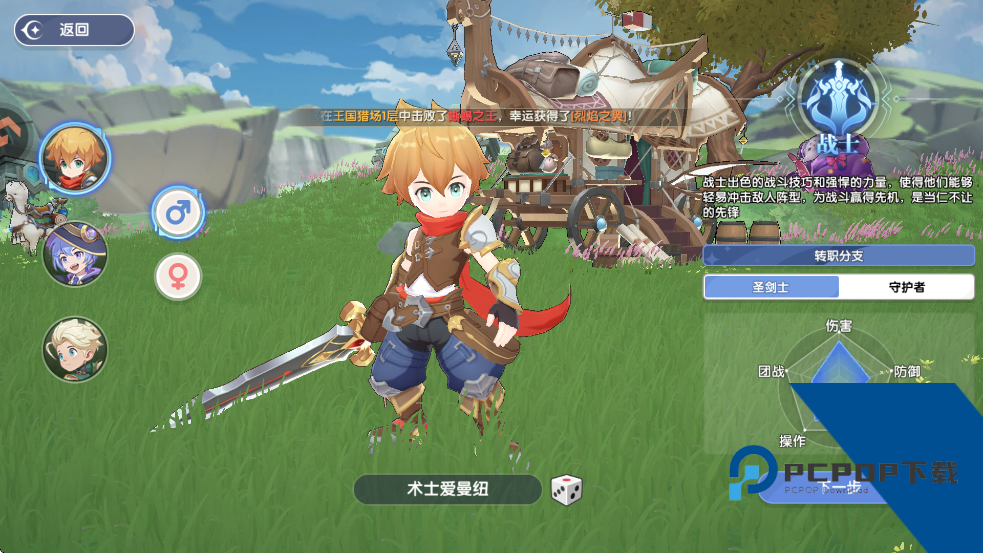Select the orange-haired warrior portrait
This screenshot has width=983, height=553.
pos(75,158)
